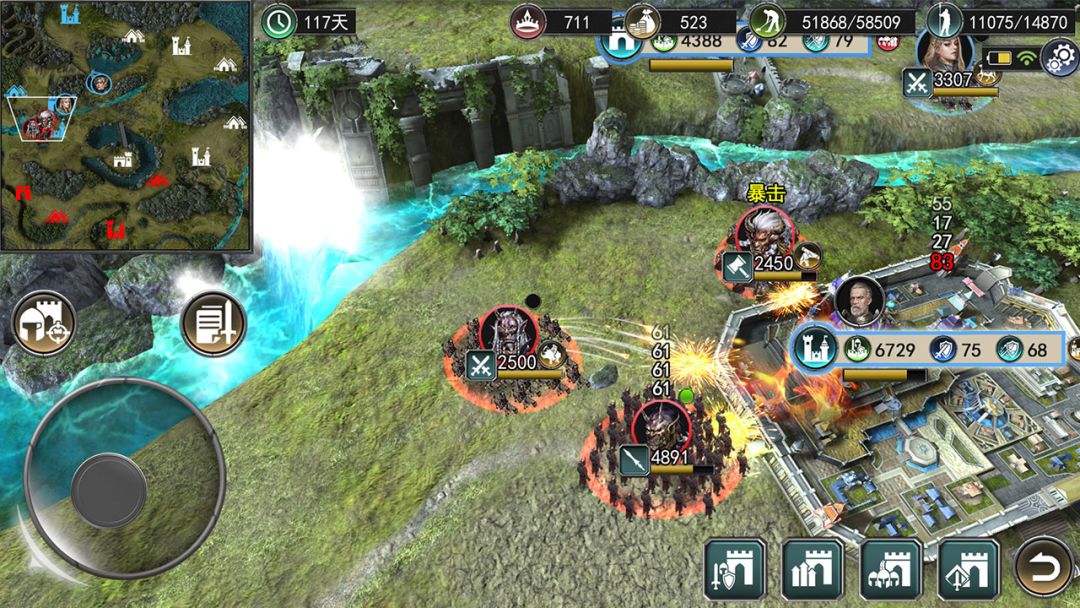
Task: Select the castle upgrade arrows button
Action: 812,569
